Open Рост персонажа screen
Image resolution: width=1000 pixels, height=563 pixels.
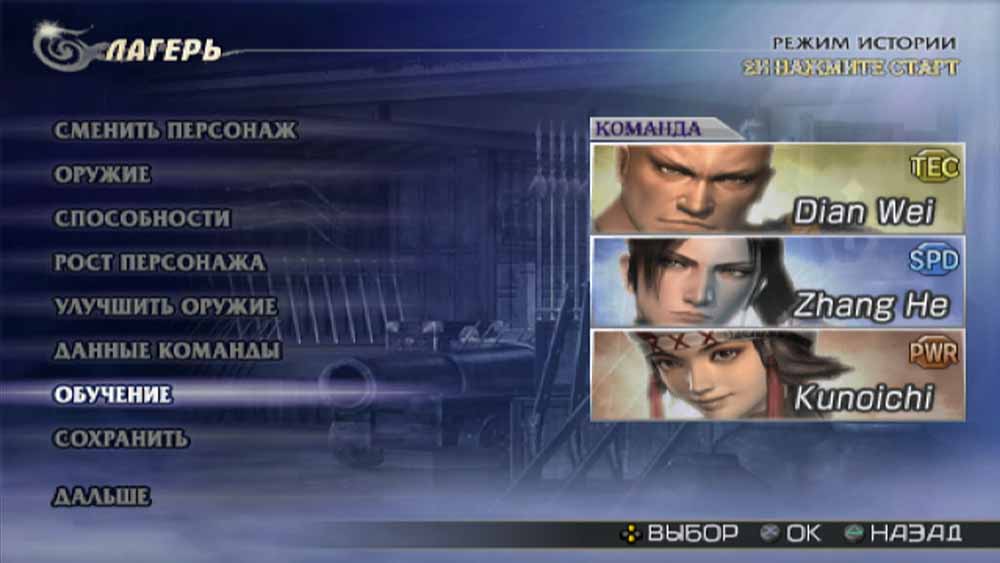coord(159,263)
